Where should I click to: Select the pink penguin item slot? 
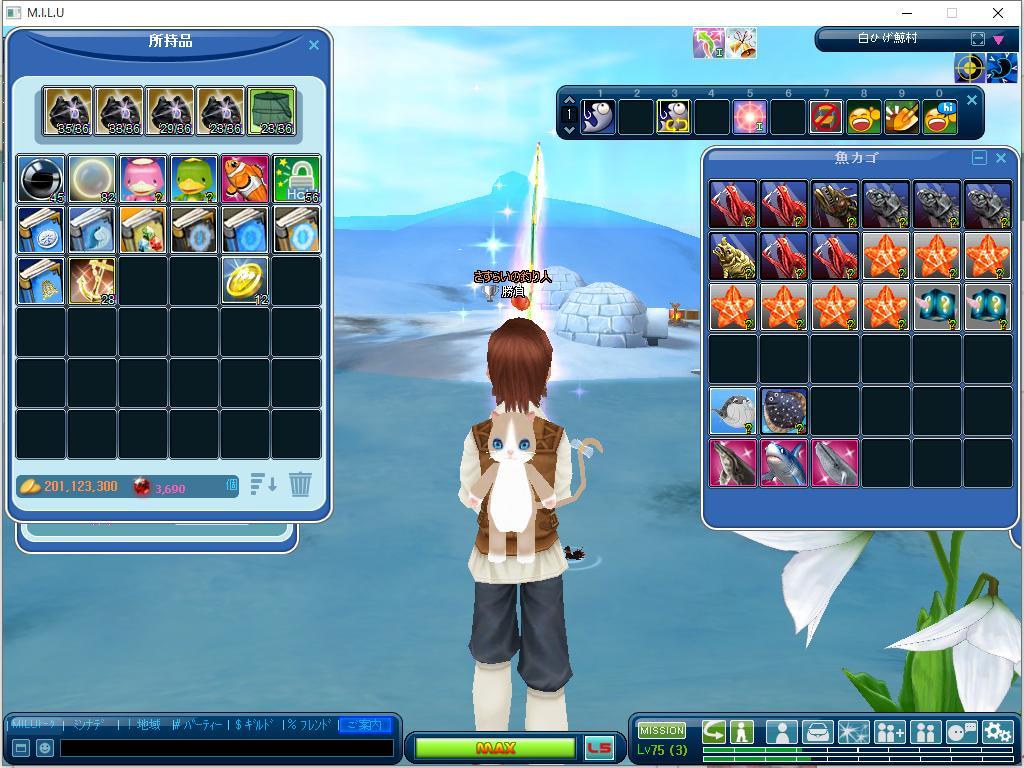click(x=143, y=179)
